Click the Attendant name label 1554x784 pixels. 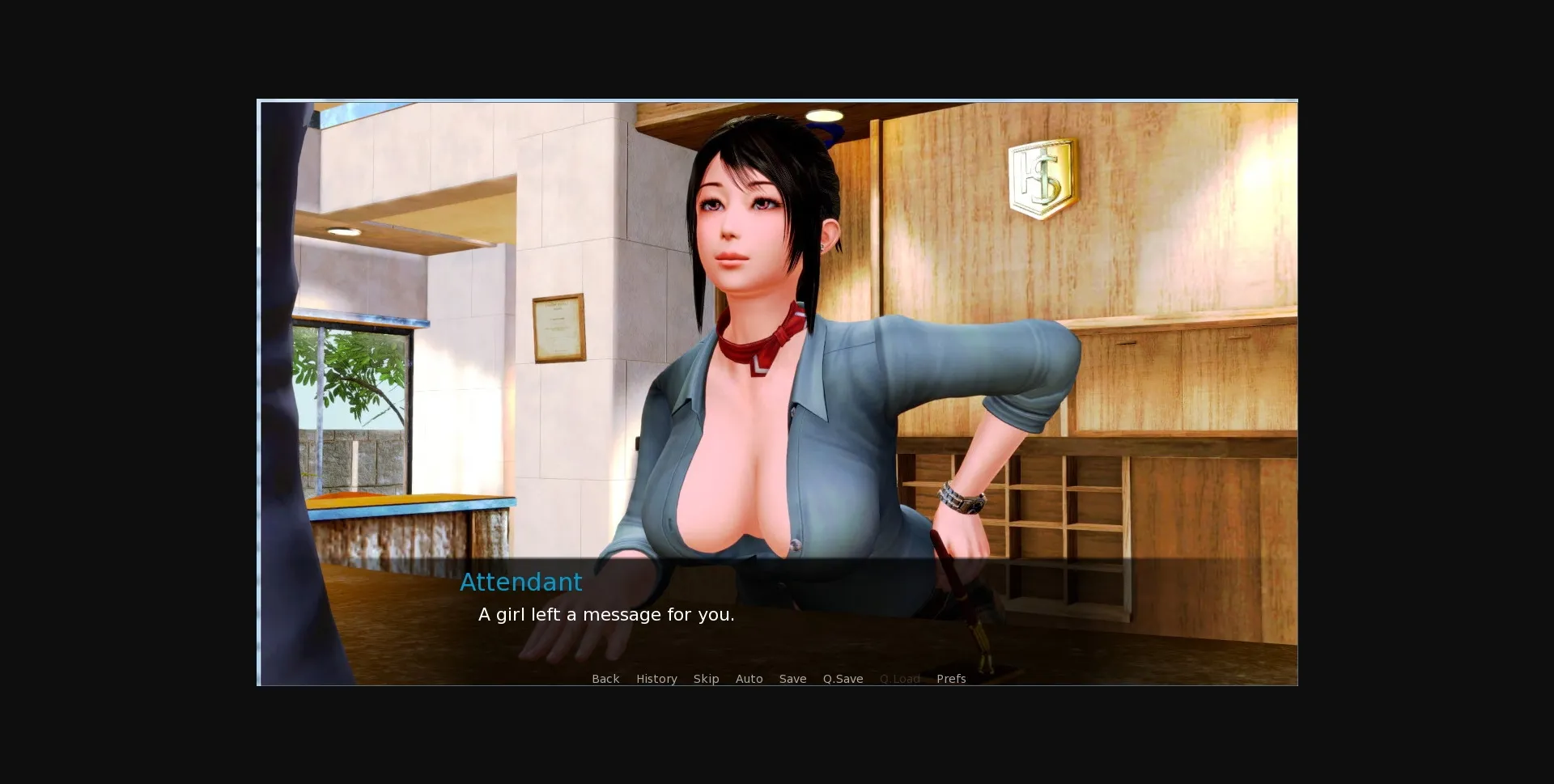click(x=520, y=582)
